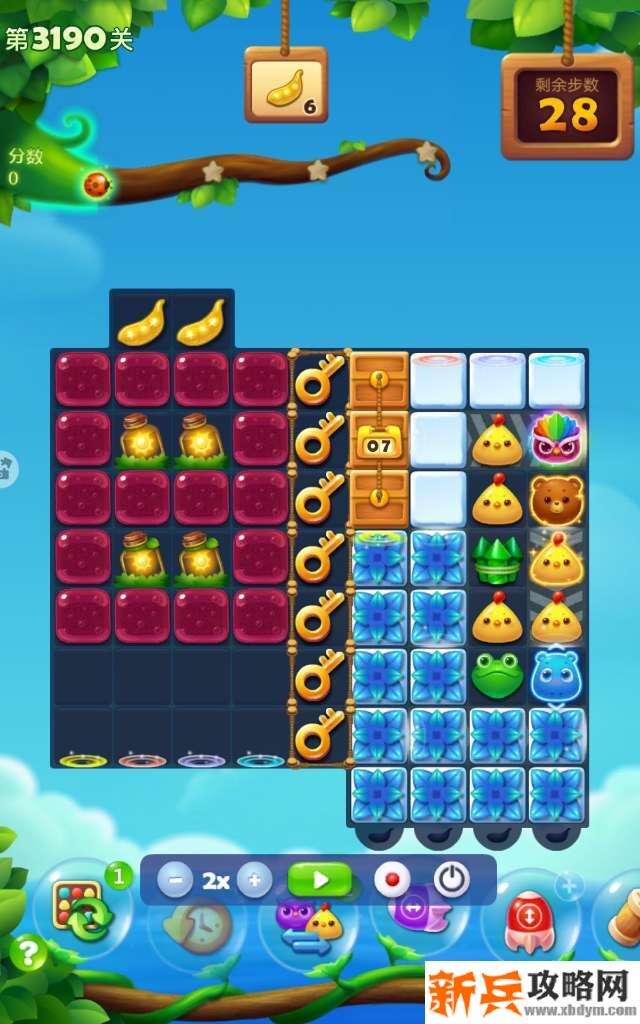Decrease playback speed with the minus button

pos(176,881)
